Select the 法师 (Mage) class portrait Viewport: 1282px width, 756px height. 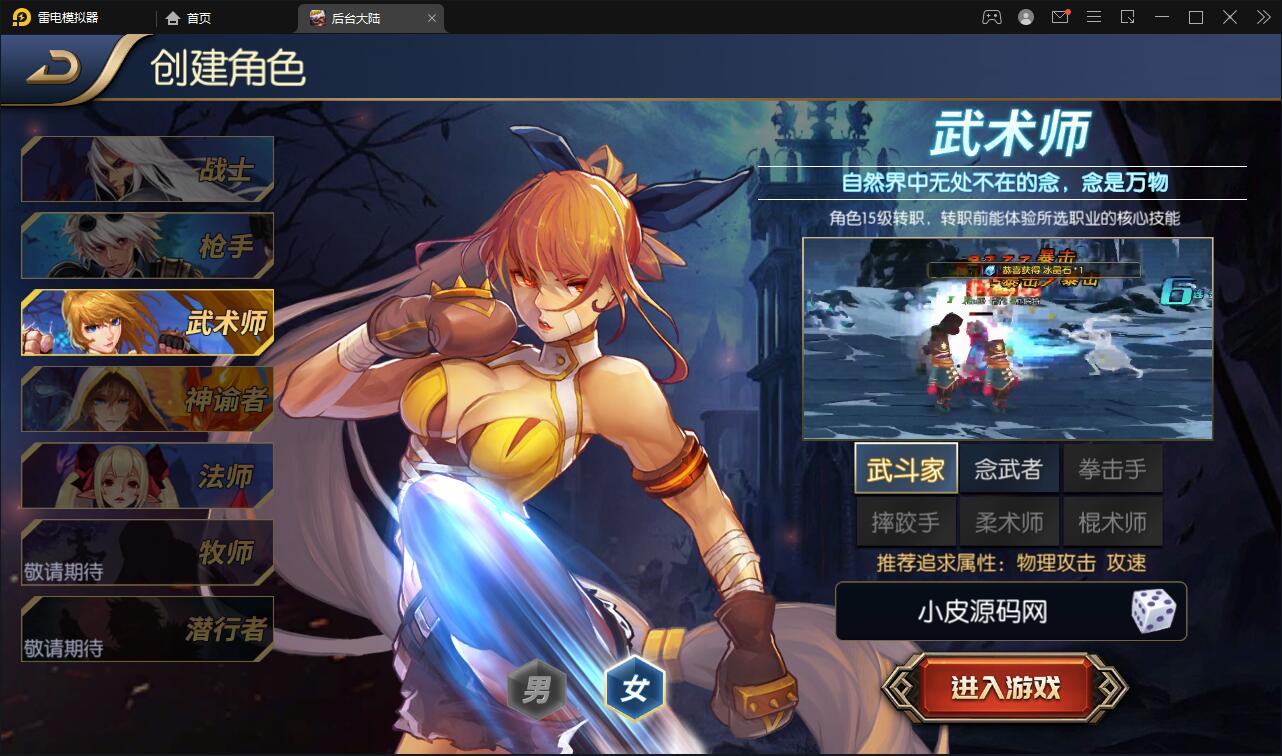point(146,476)
